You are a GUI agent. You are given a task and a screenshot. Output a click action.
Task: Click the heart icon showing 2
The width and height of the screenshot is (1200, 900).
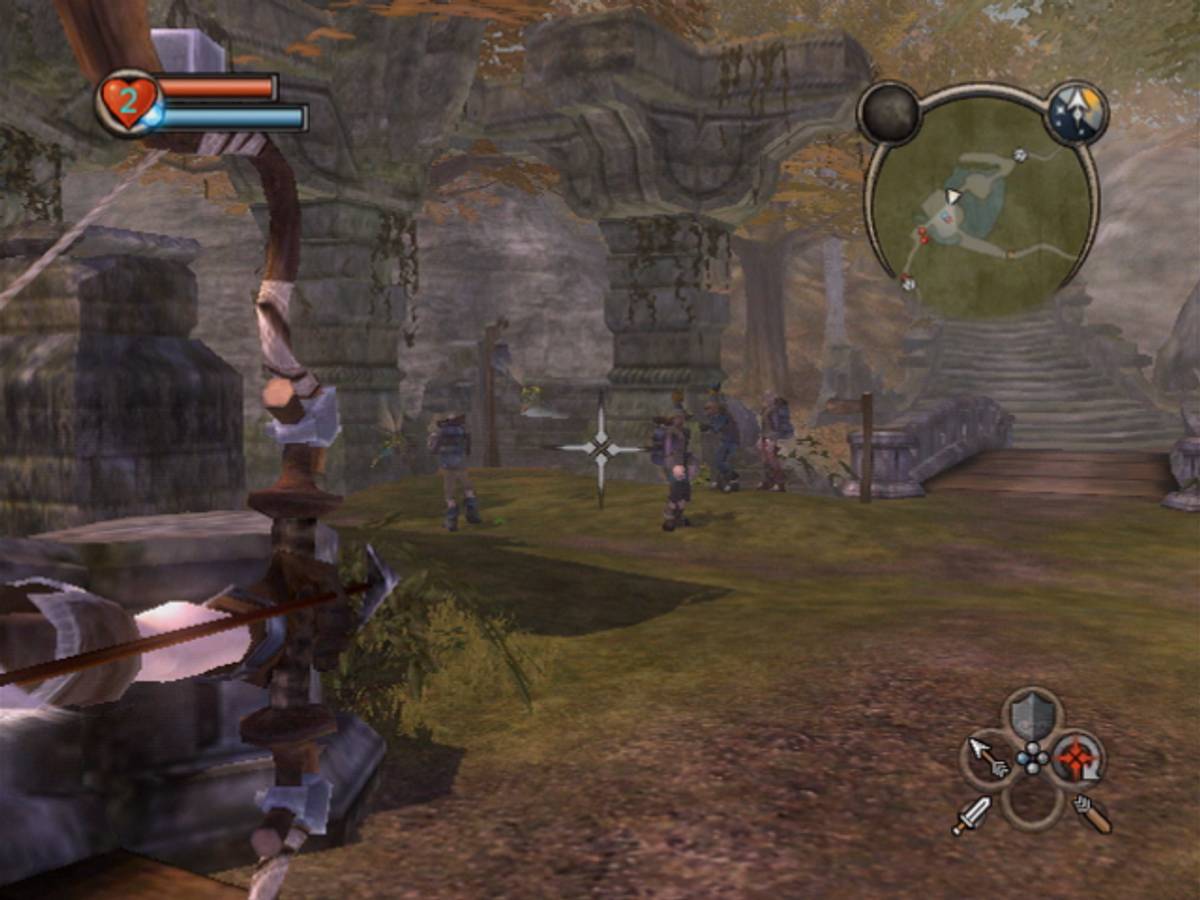point(128,102)
